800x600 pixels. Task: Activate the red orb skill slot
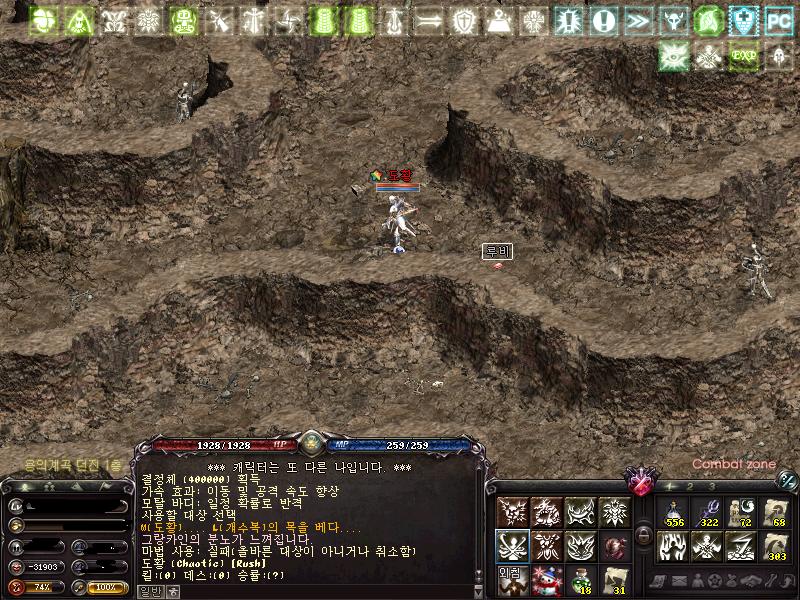pyautogui.click(x=615, y=546)
